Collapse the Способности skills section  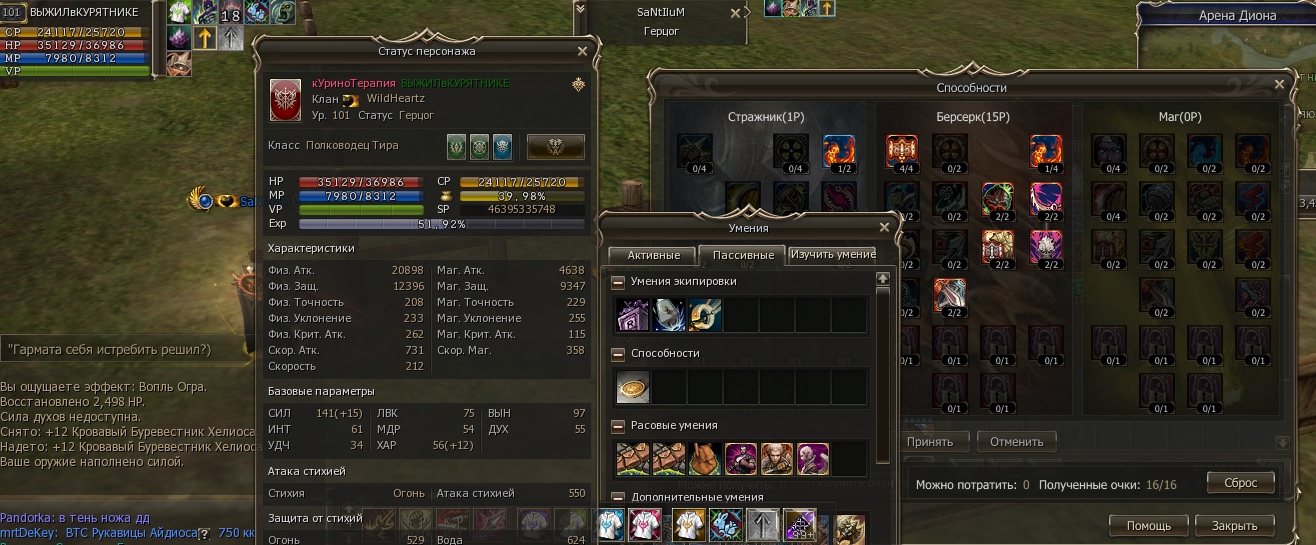618,354
